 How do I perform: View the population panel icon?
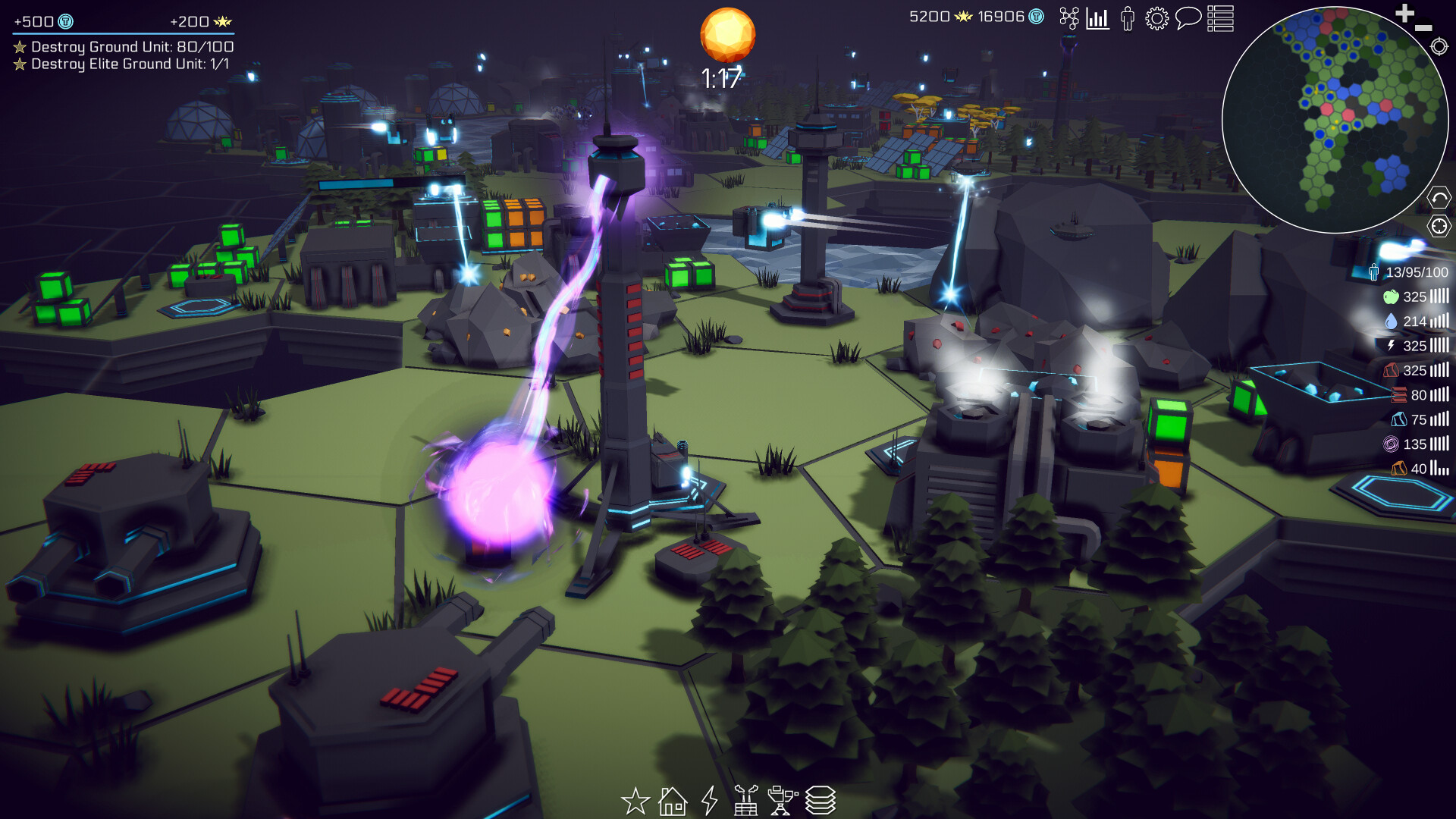(1128, 20)
